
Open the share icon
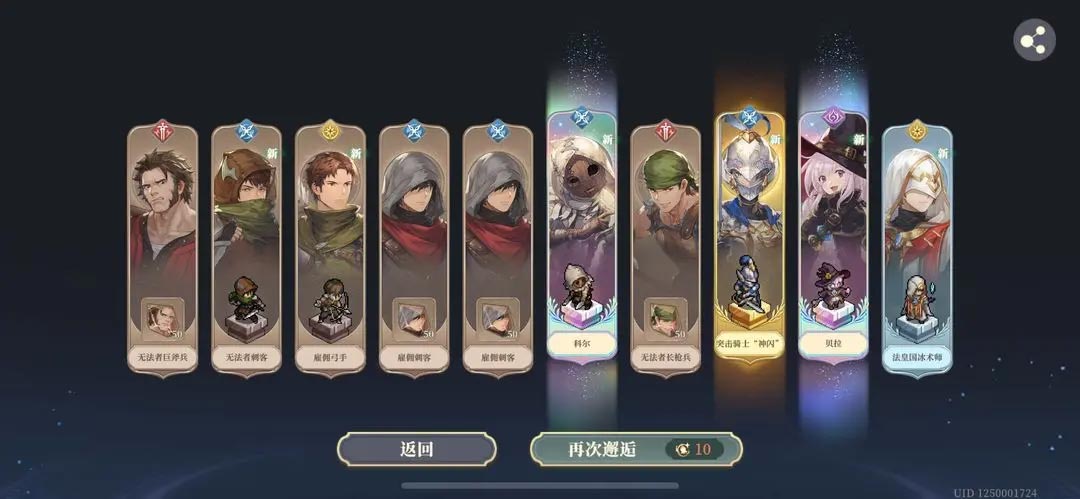pos(1034,41)
